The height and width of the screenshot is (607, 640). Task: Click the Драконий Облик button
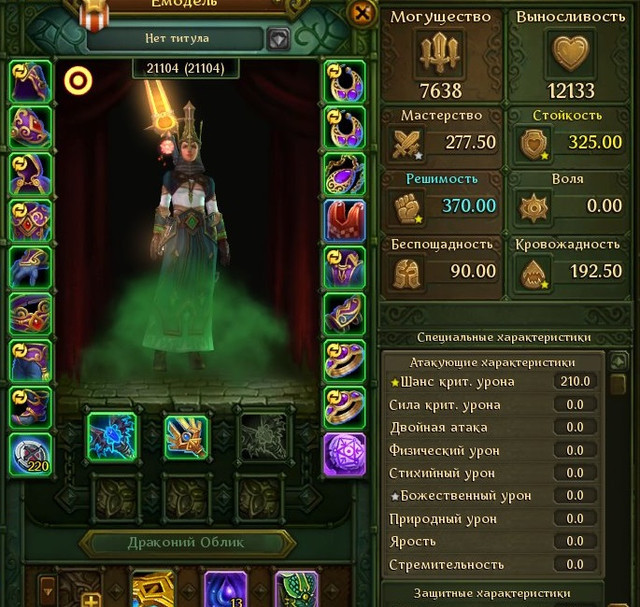[x=188, y=544]
